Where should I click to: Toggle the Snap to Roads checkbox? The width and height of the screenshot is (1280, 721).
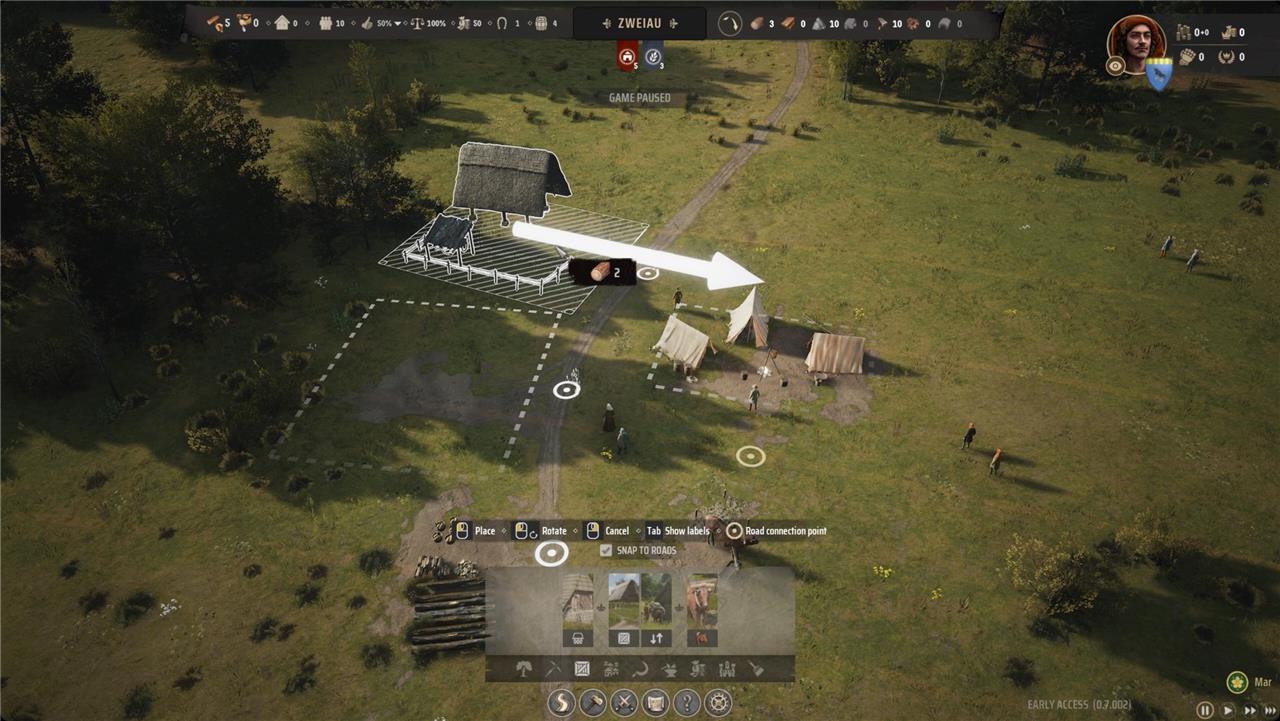(606, 551)
